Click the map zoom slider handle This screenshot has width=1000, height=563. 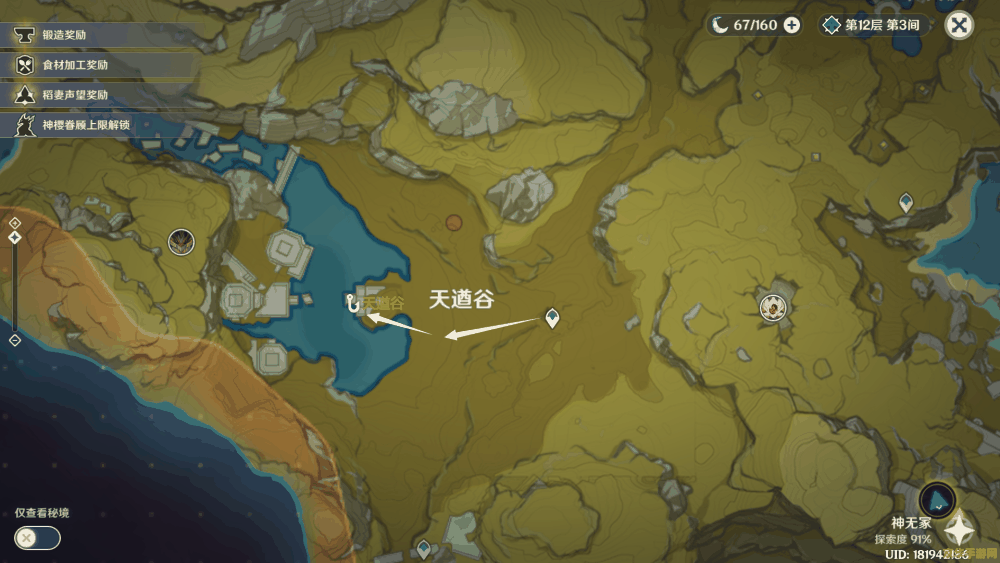coord(15,237)
